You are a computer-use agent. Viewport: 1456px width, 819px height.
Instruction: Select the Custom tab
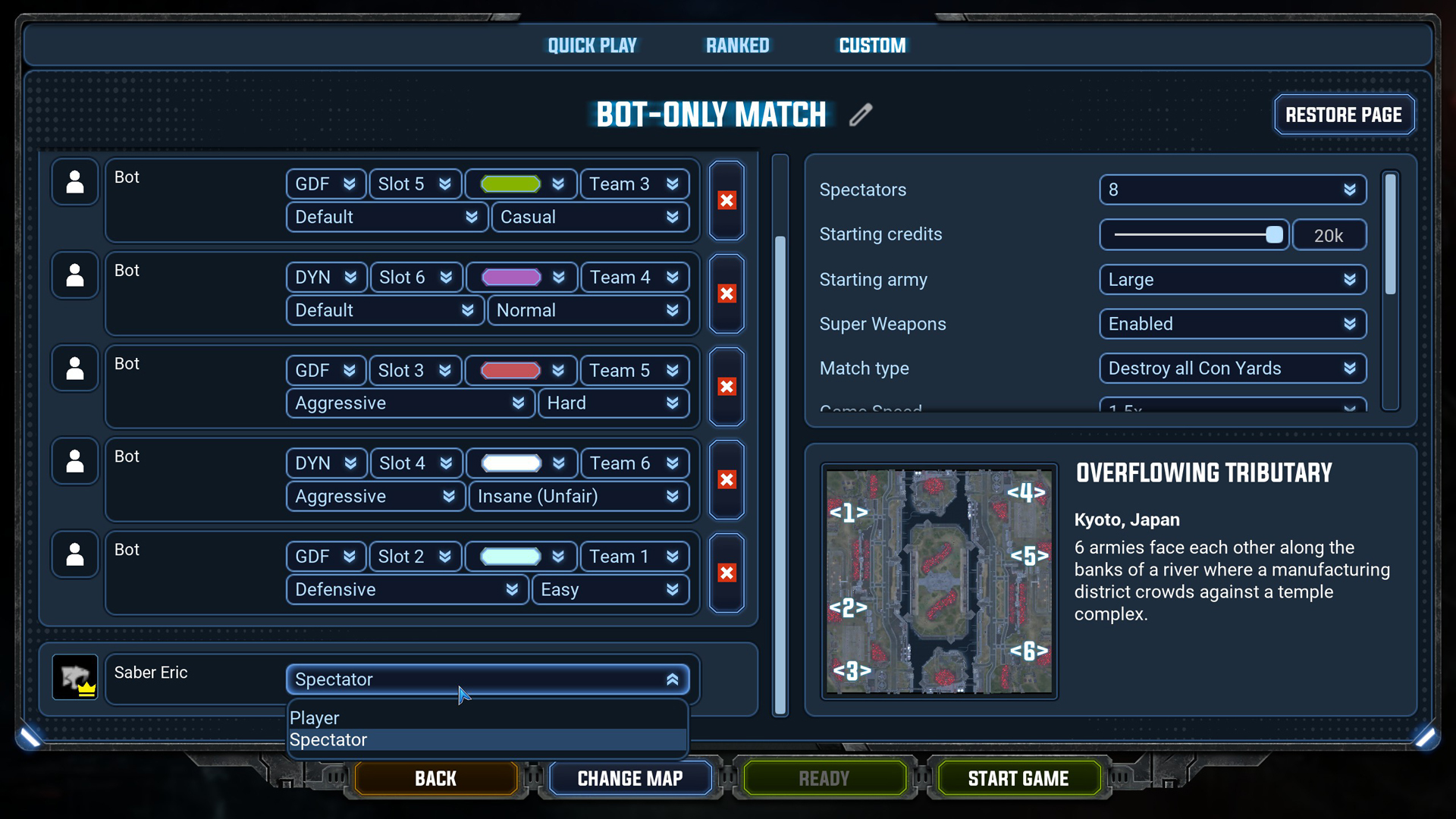click(872, 45)
